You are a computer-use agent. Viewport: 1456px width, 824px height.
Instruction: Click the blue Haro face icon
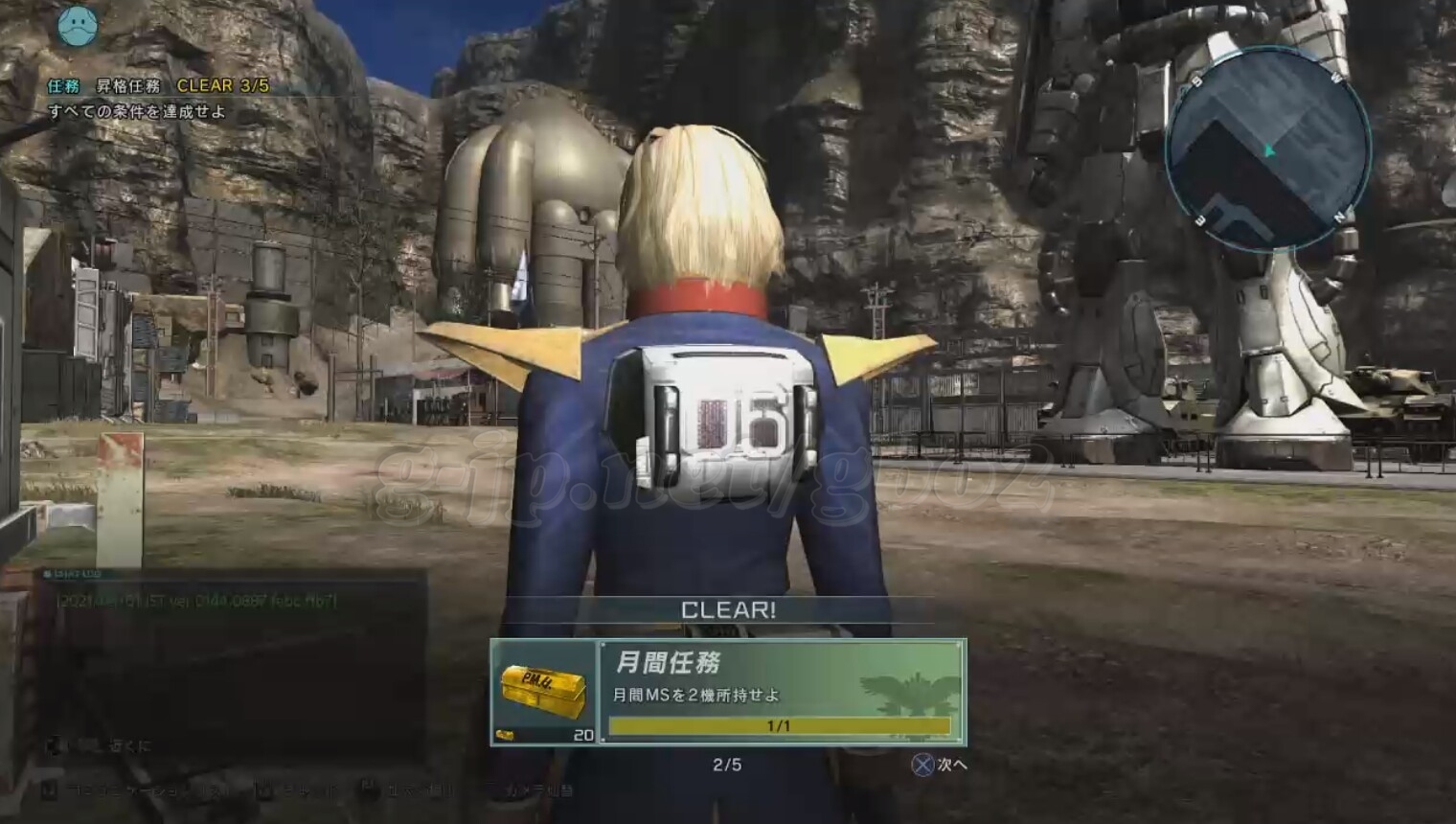pos(77,26)
